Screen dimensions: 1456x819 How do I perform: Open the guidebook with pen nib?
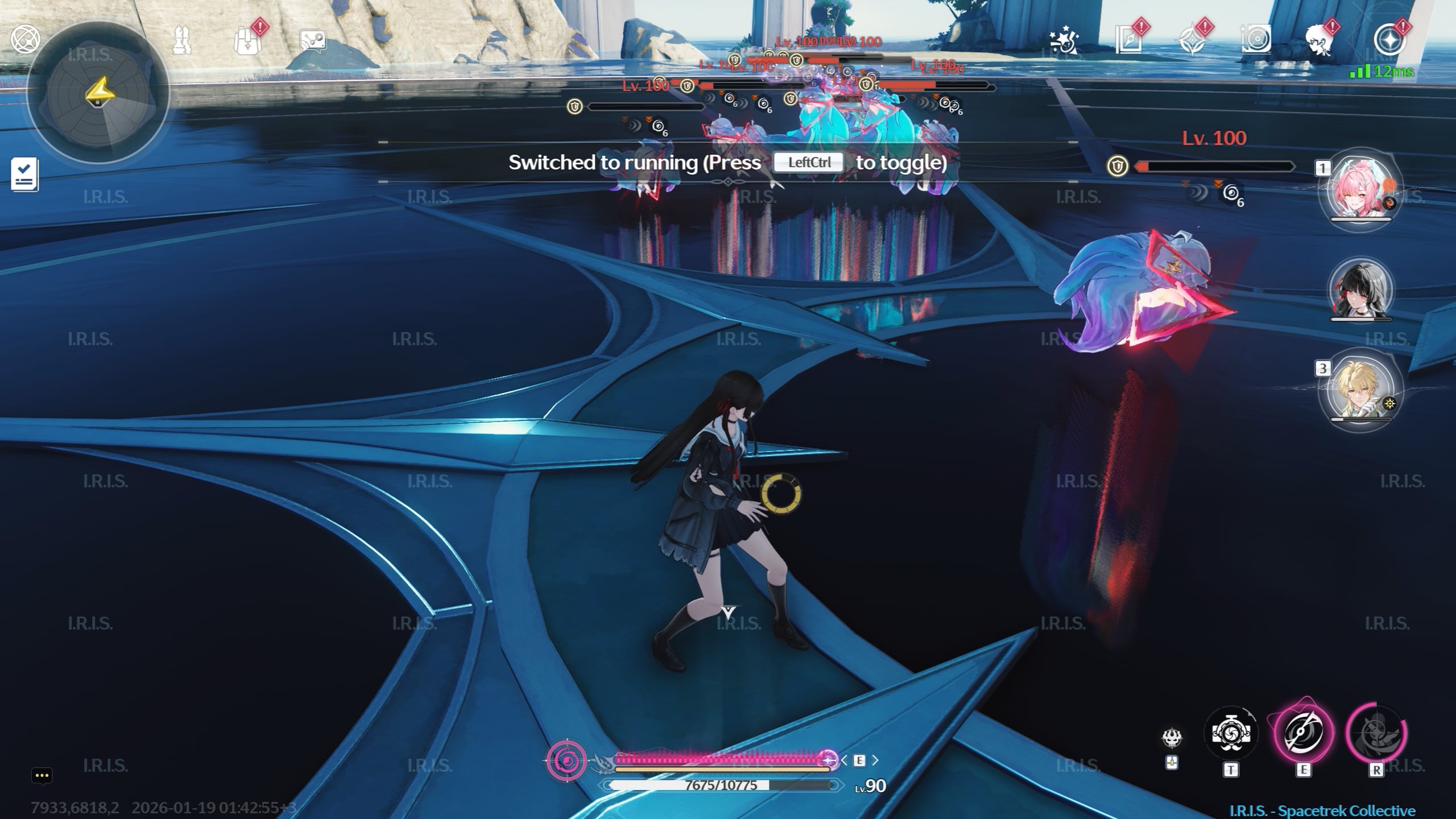coord(1128,40)
